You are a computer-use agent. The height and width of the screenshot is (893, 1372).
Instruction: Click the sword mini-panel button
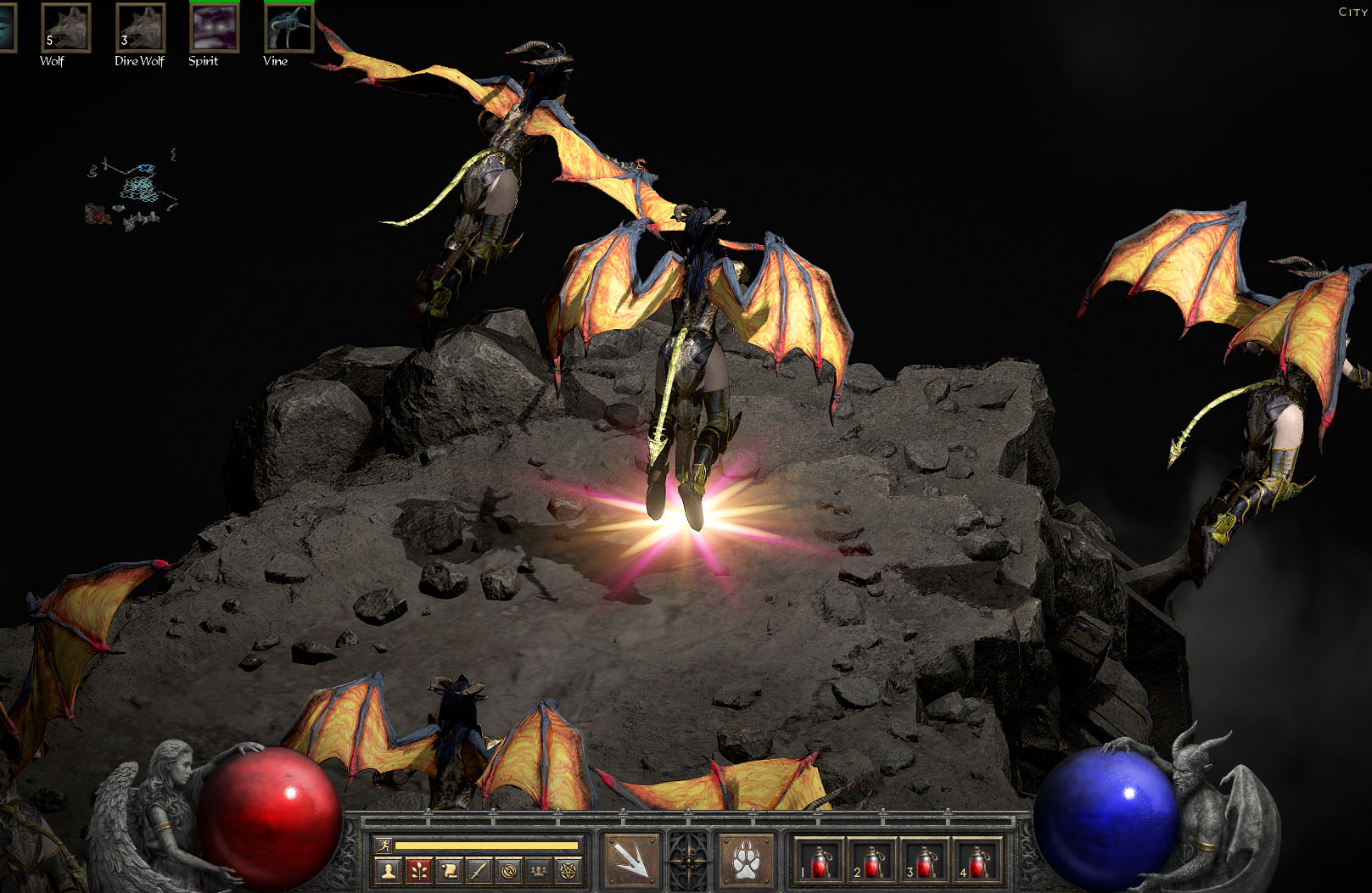click(x=479, y=870)
